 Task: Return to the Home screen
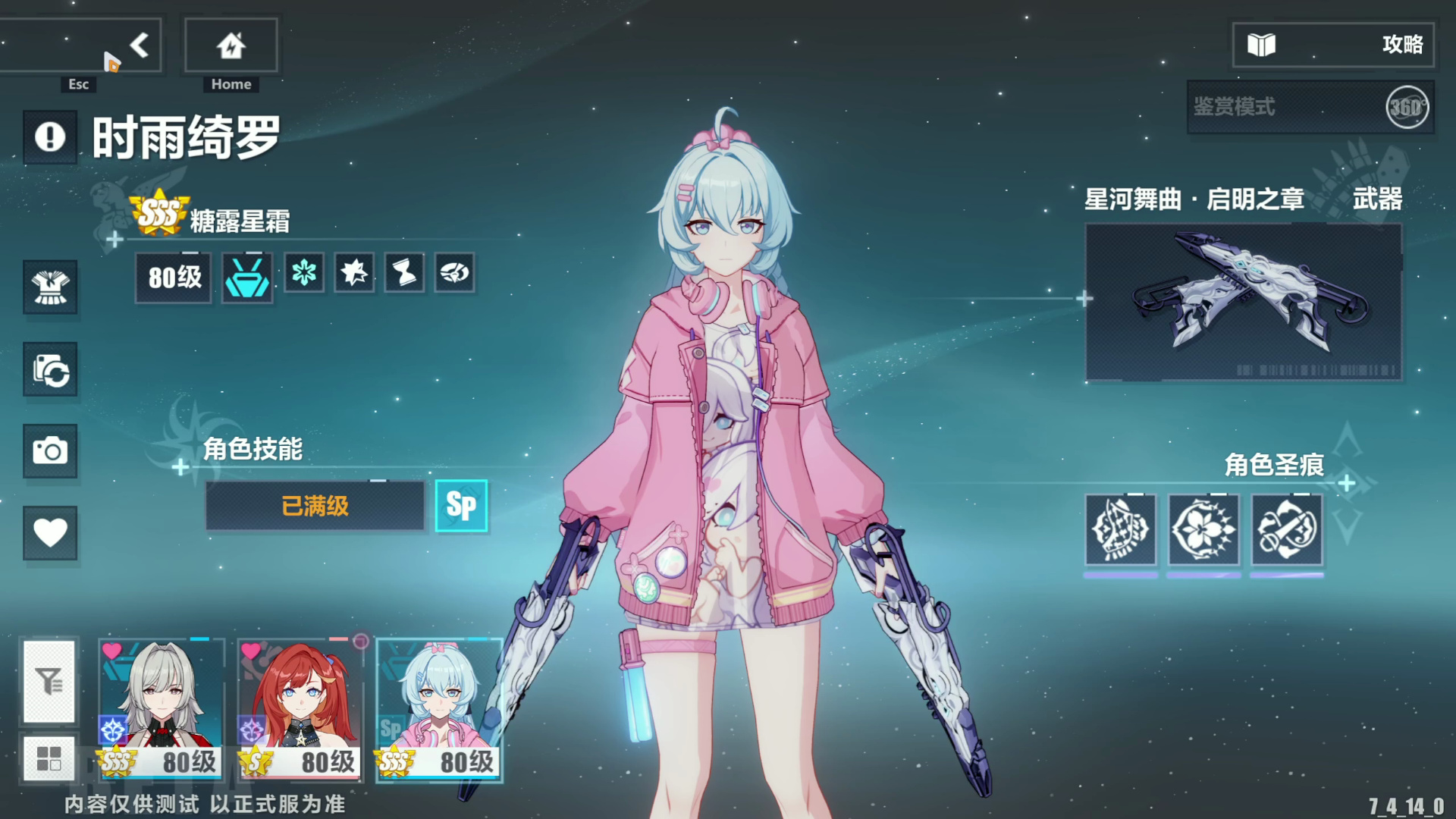point(231,46)
